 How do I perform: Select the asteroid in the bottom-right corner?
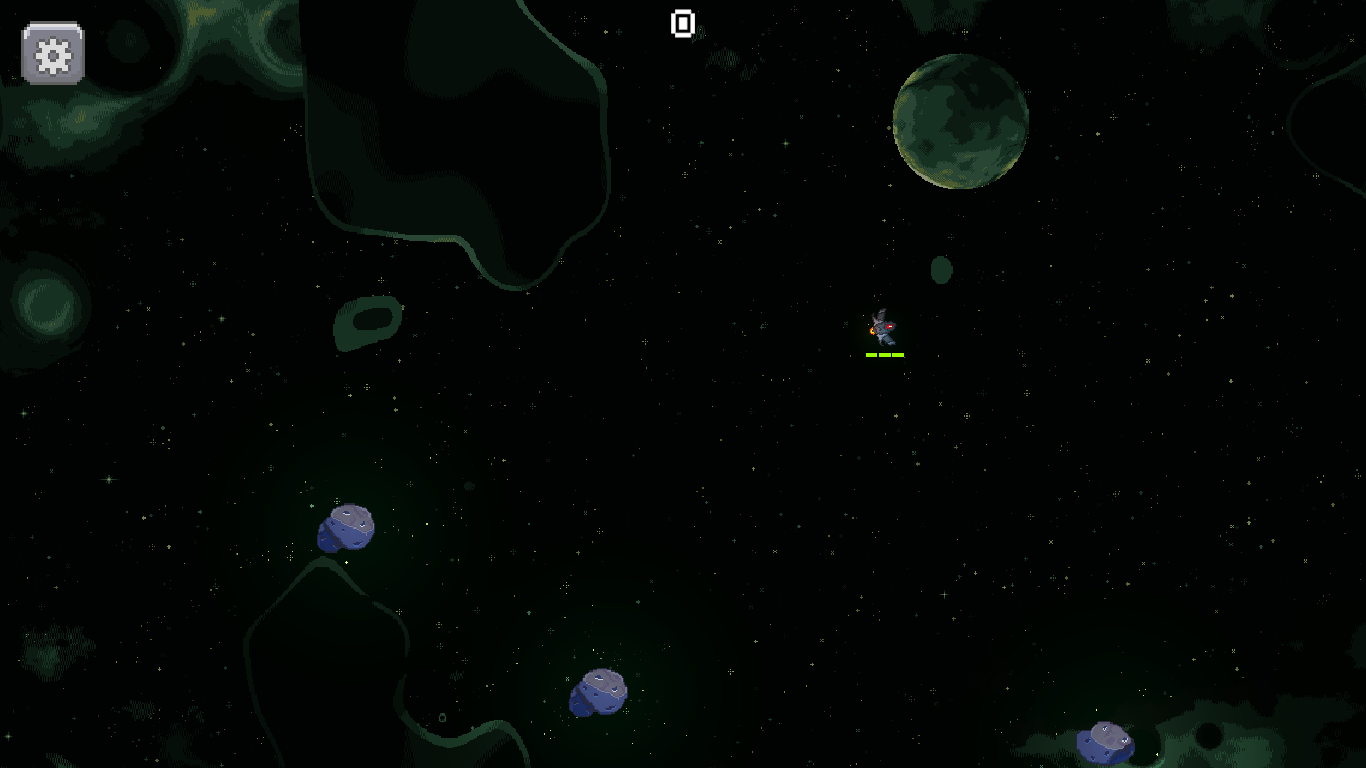click(x=1107, y=743)
